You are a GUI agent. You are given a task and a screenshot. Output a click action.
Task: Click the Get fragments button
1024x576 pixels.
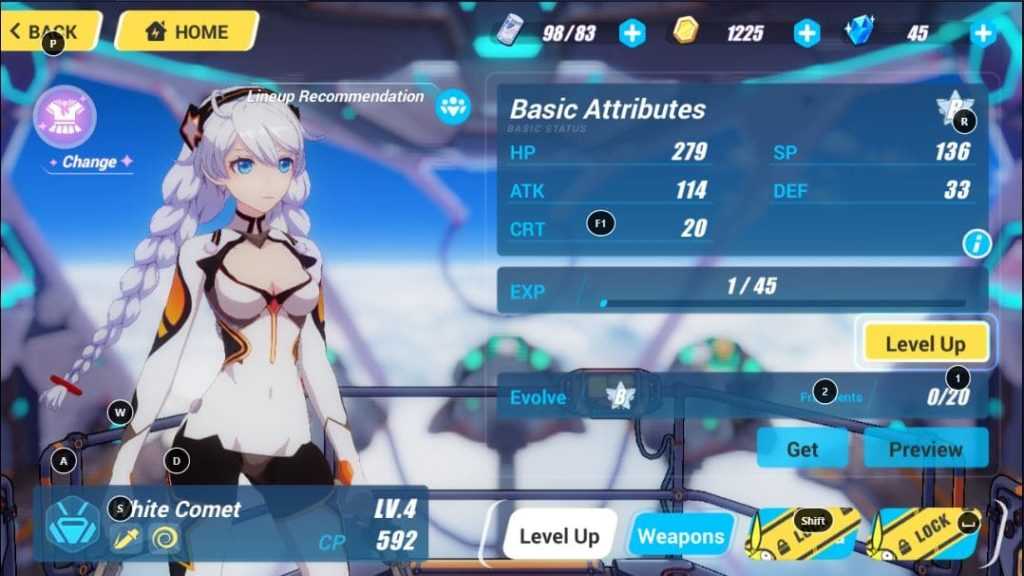tap(802, 449)
